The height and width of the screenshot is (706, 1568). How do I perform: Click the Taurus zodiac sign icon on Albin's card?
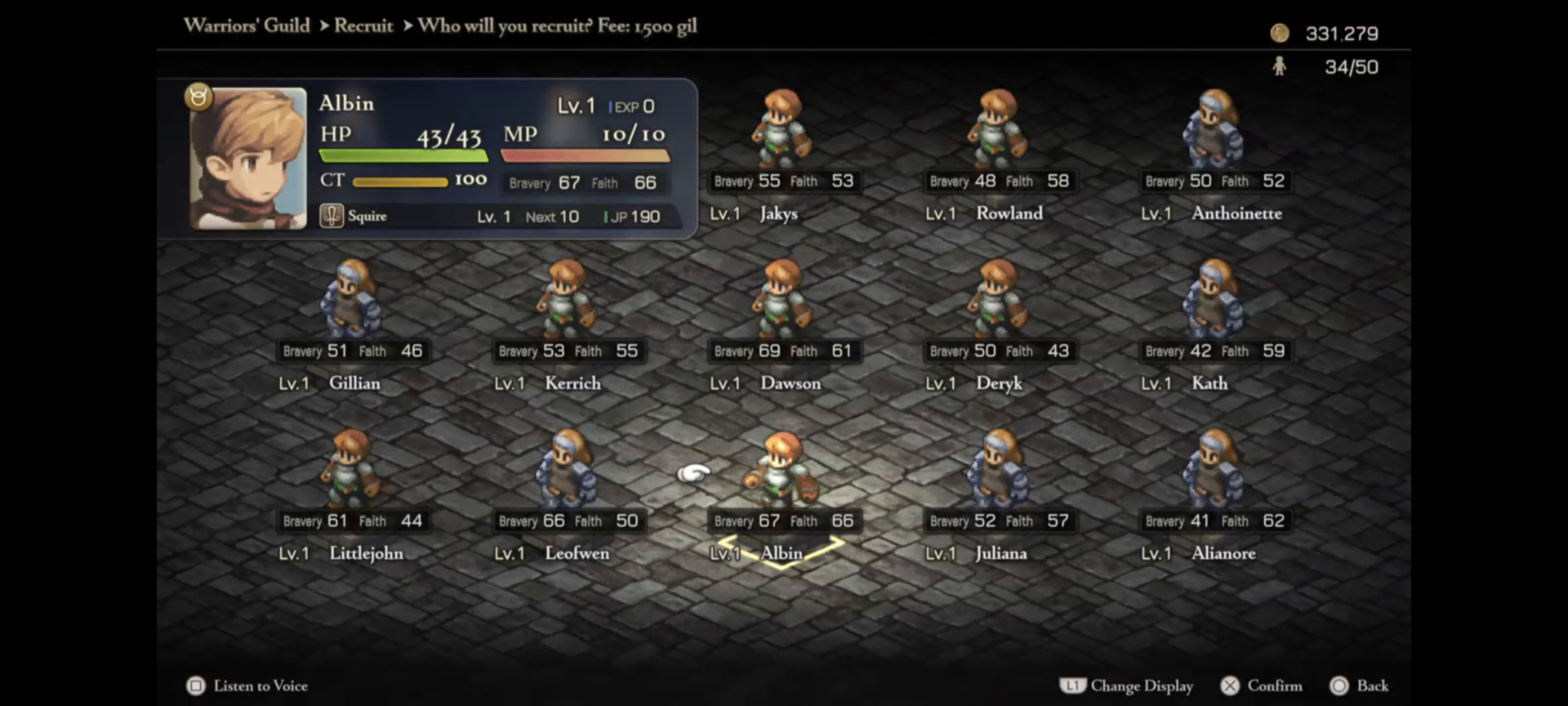point(198,96)
